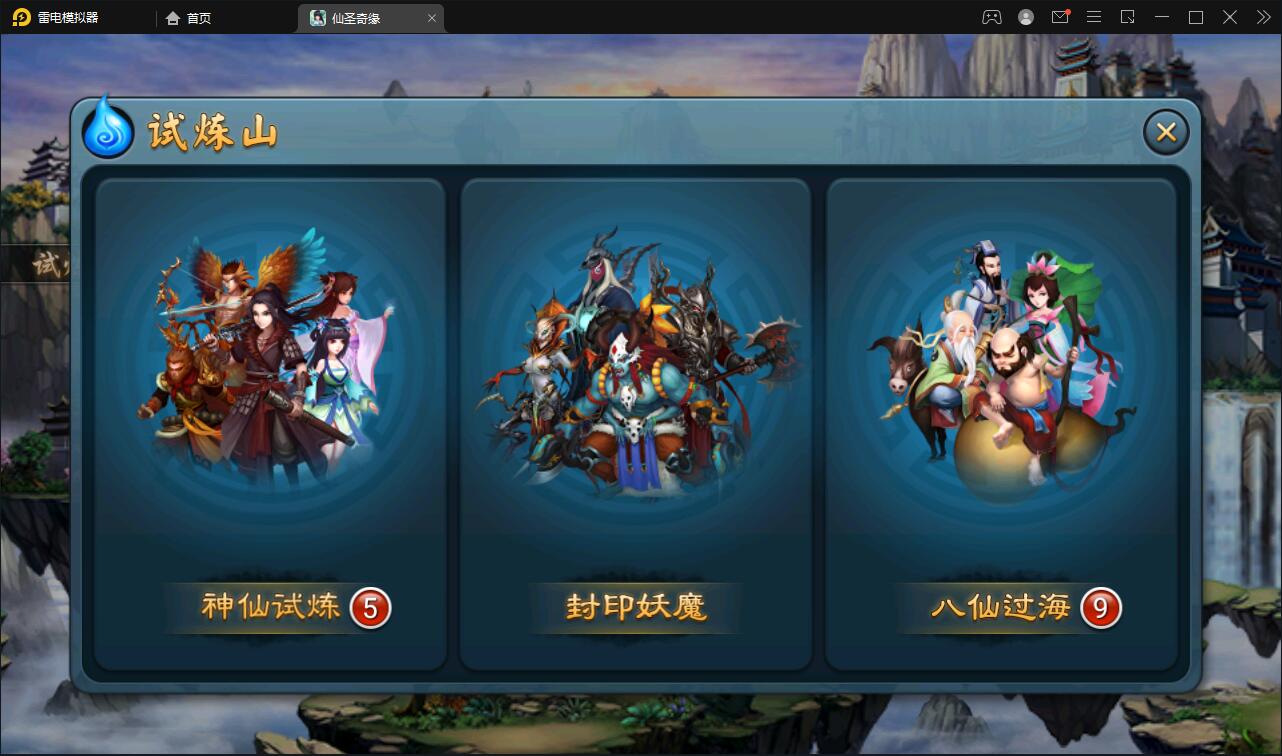Expand extra toolbar options via the double-chevron
This screenshot has width=1282, height=756.
(1262, 17)
